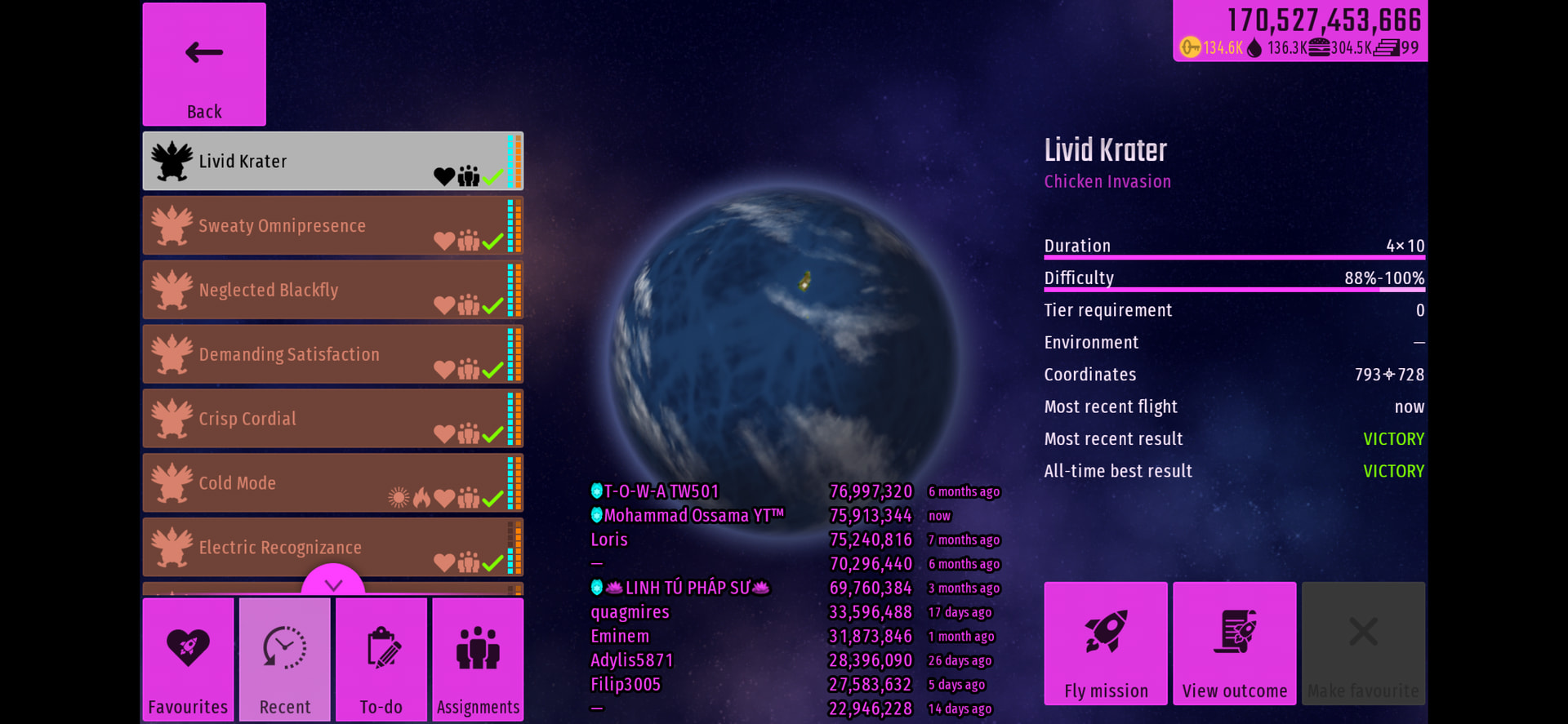Go back using the Back button
The width and height of the screenshot is (1568, 724).
204,64
